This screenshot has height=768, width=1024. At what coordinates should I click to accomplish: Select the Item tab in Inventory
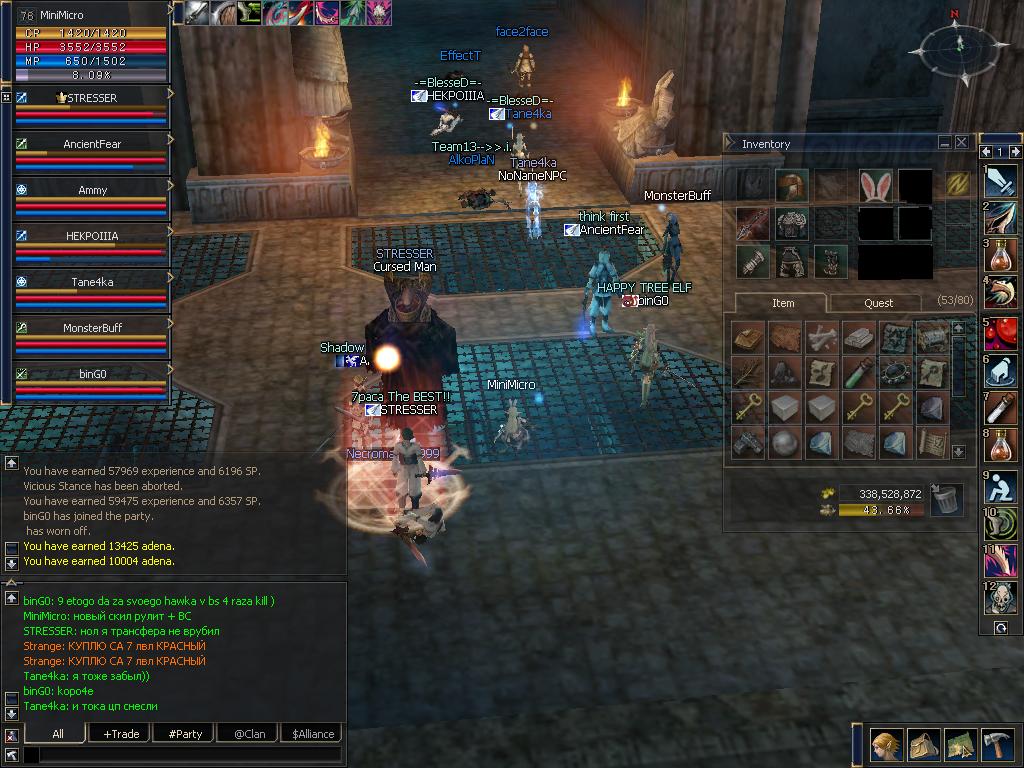(x=783, y=303)
